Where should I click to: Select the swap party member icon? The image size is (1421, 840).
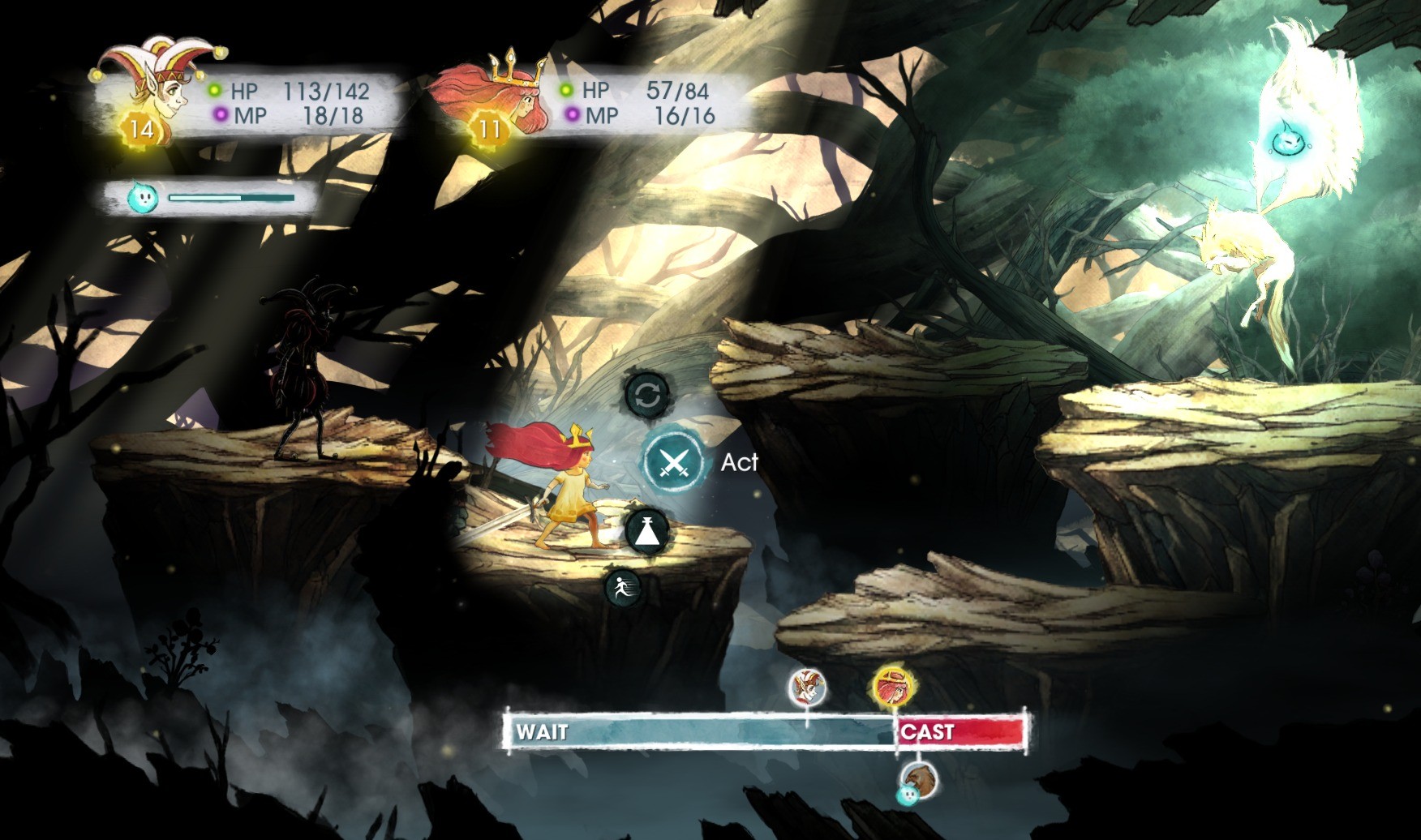click(647, 396)
